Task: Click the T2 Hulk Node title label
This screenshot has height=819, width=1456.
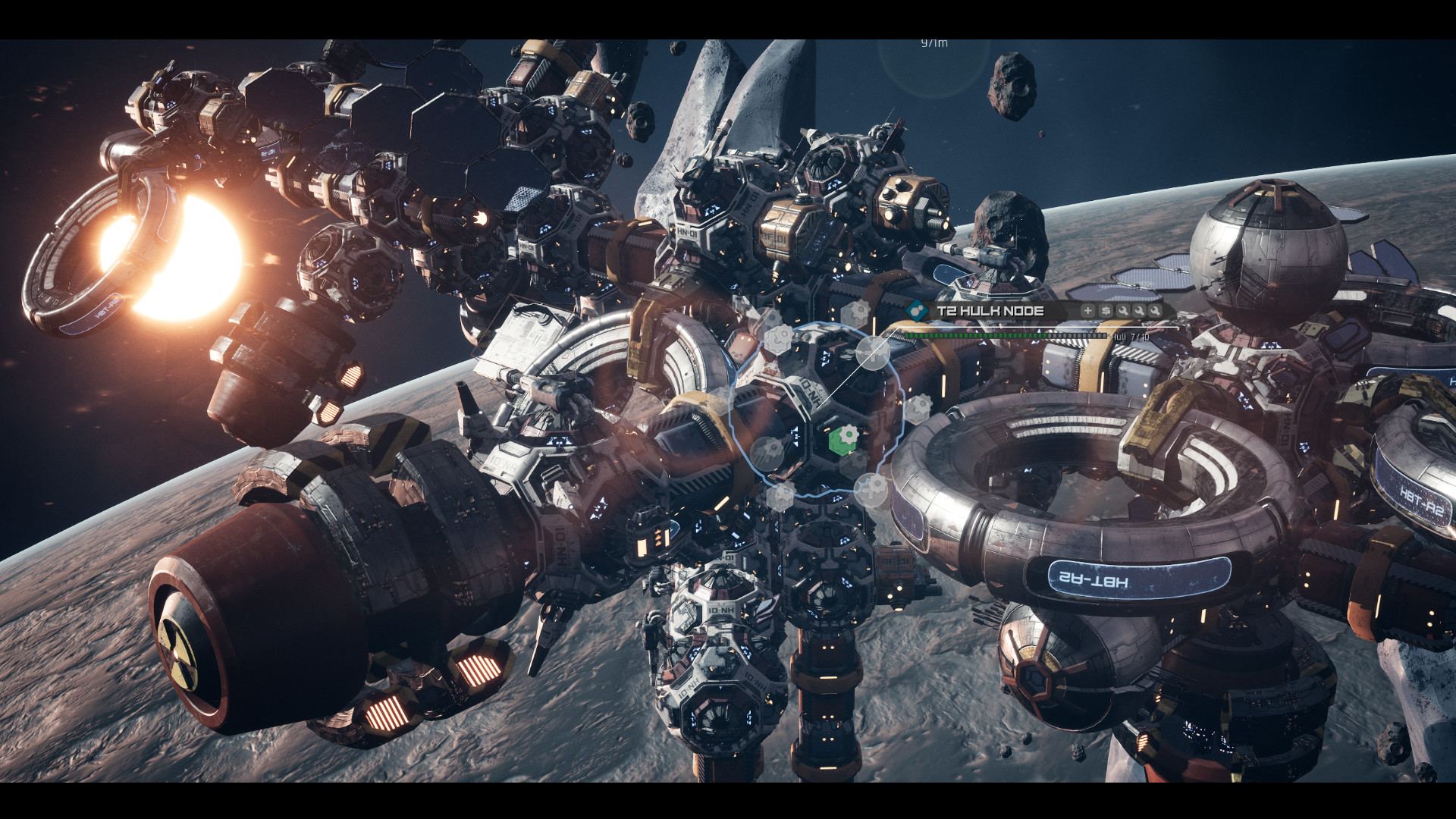Action: tap(990, 310)
